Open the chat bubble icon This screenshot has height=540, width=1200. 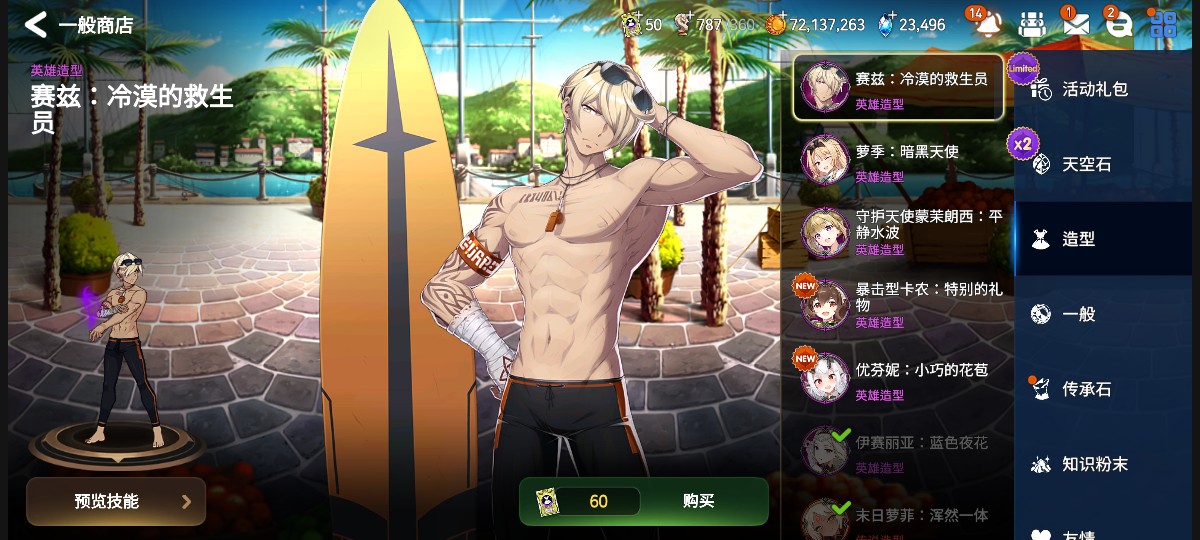pyautogui.click(x=1119, y=25)
